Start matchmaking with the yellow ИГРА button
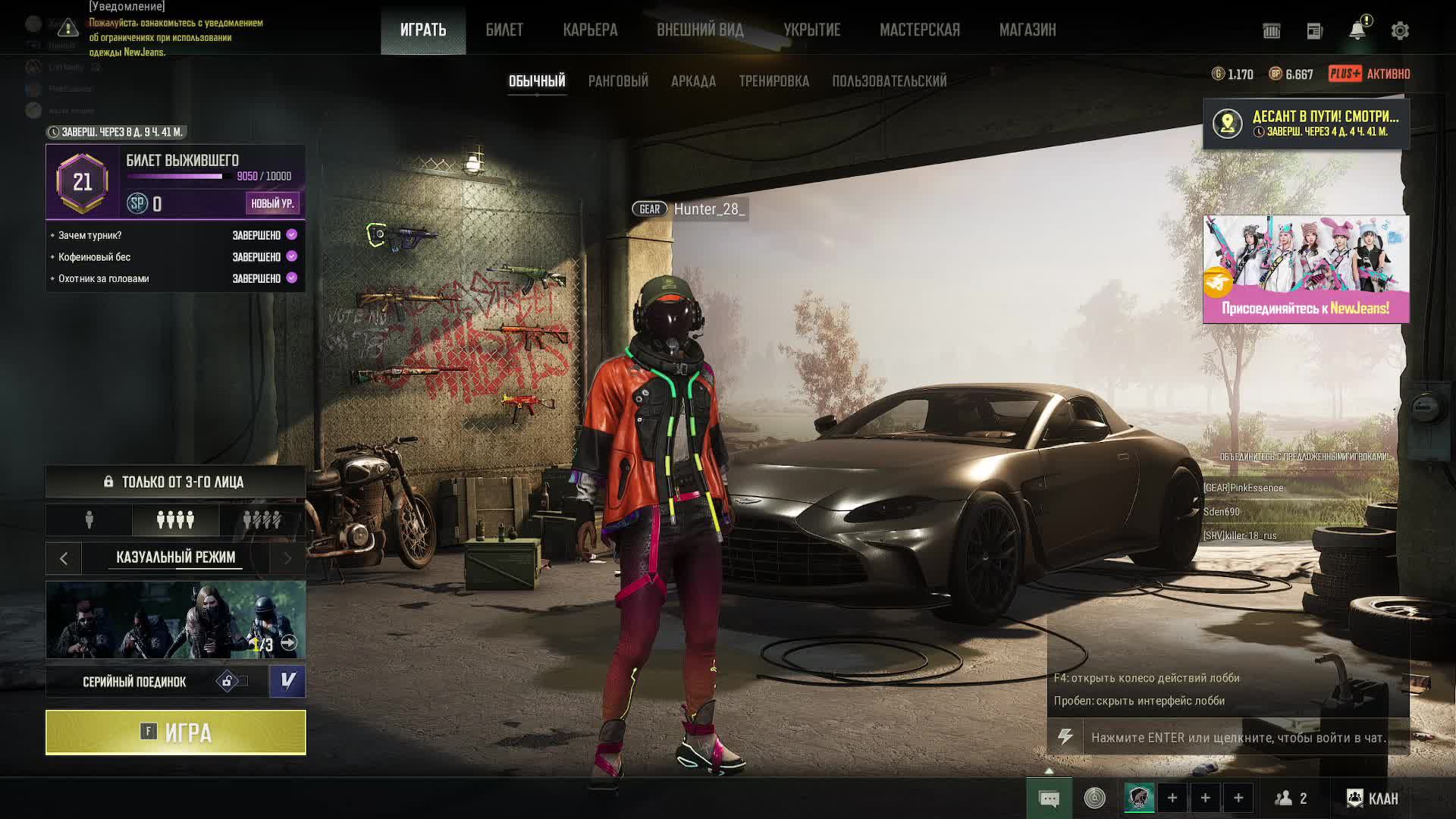Image resolution: width=1456 pixels, height=819 pixels. (175, 733)
